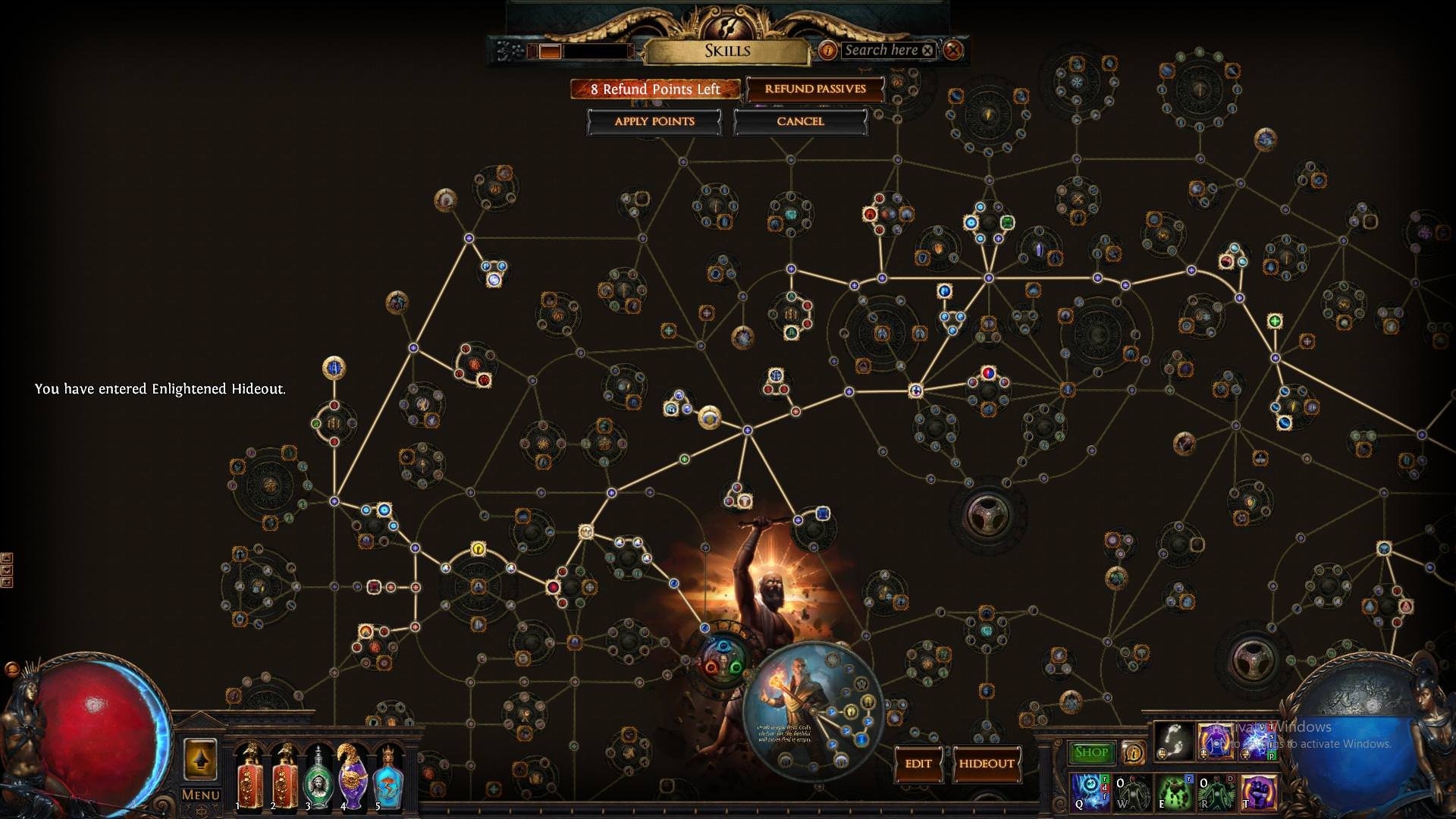
Task: Open the game Menu
Action: 200,795
